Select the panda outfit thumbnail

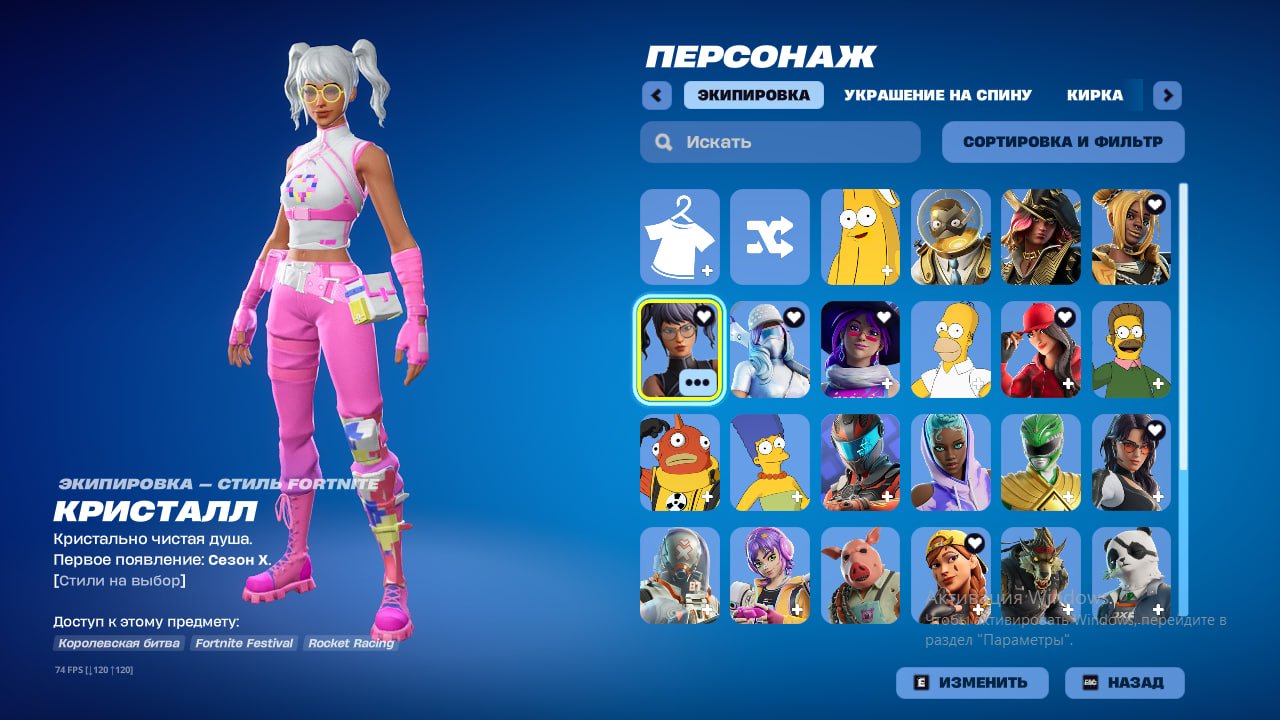click(1130, 575)
